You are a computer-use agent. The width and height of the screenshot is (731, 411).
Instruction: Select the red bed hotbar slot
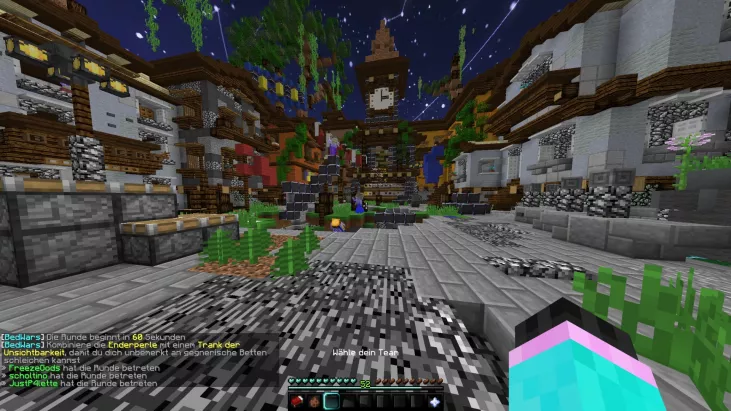[298, 401]
